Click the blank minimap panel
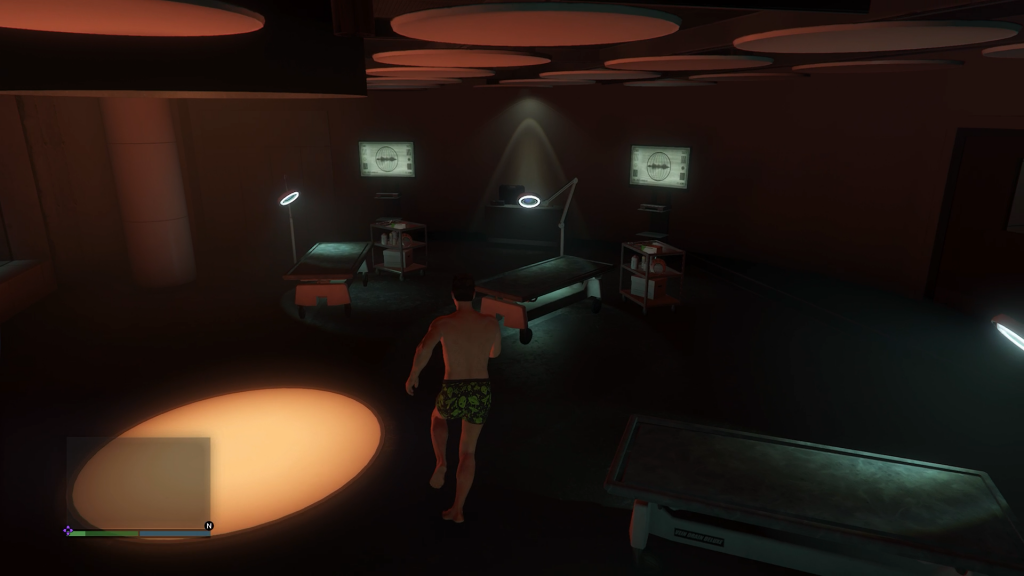Screen dimensions: 1024x576 pos(138,482)
